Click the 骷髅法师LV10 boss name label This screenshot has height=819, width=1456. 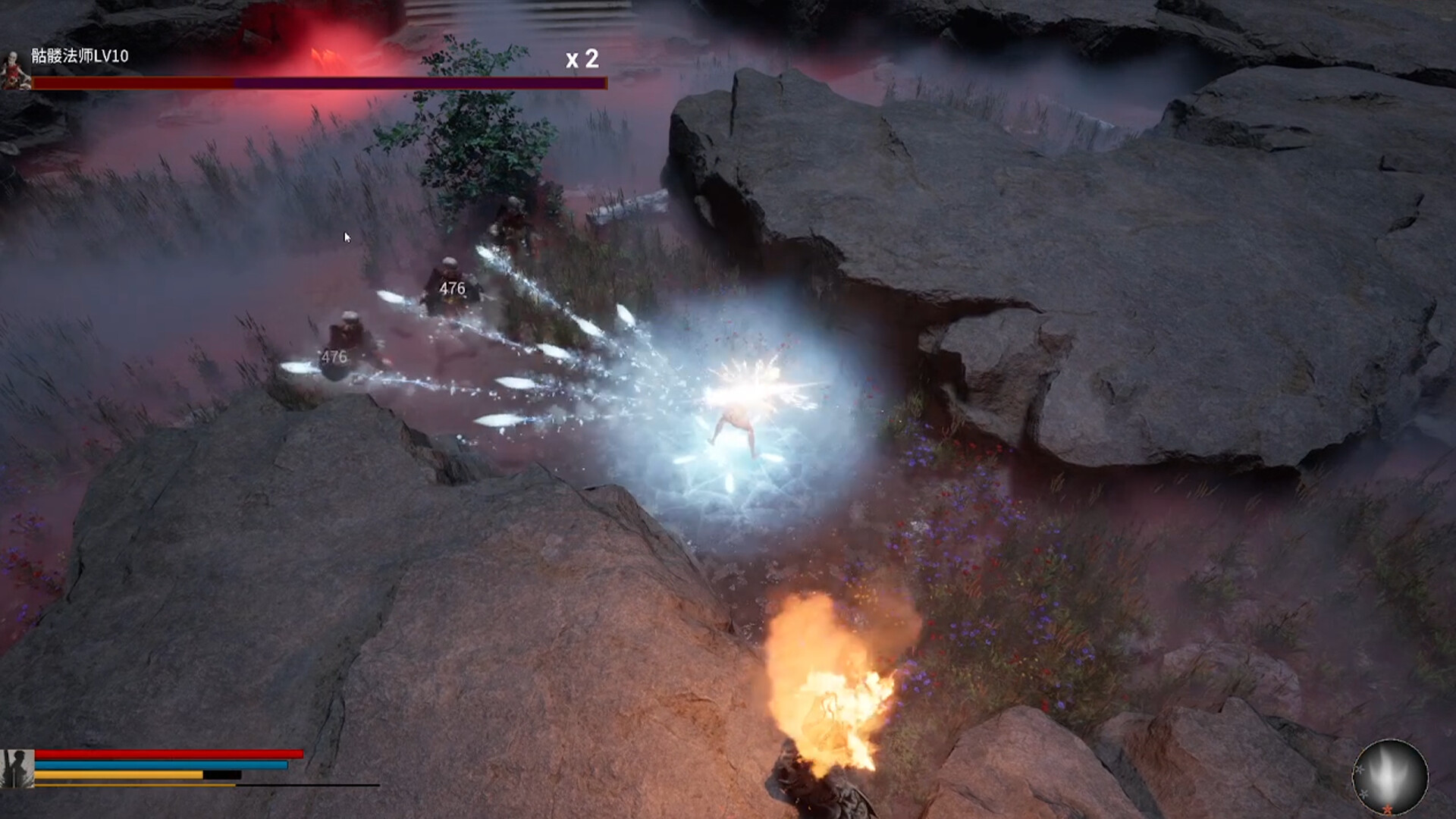[x=80, y=55]
